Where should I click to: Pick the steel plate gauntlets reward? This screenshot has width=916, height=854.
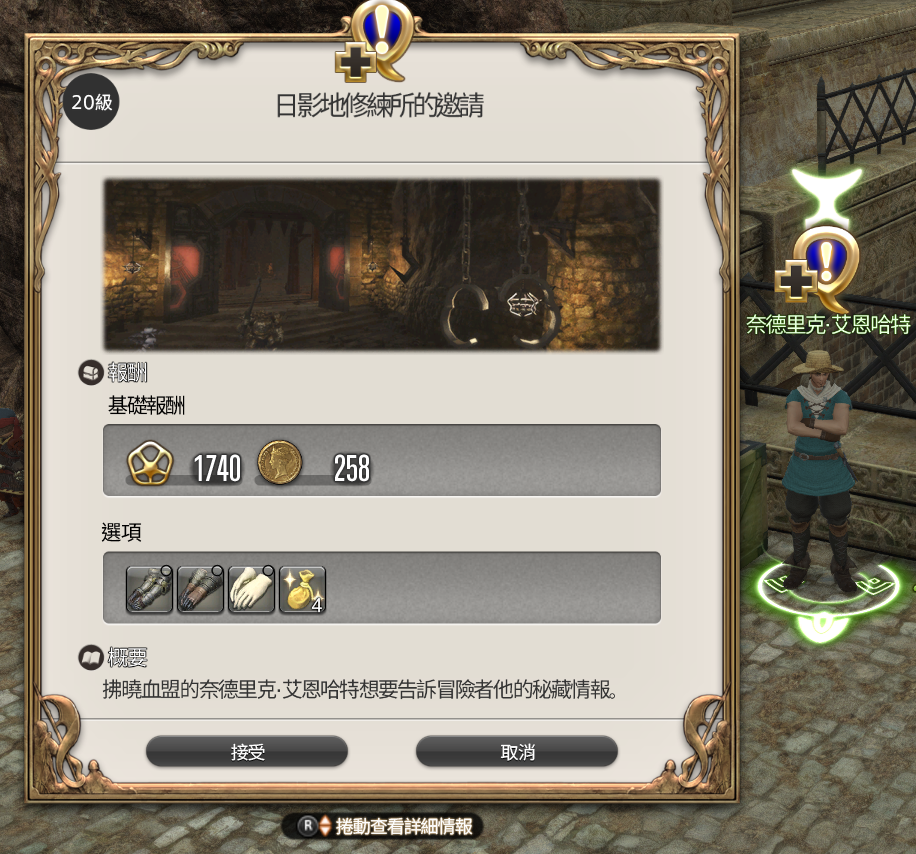click(149, 589)
